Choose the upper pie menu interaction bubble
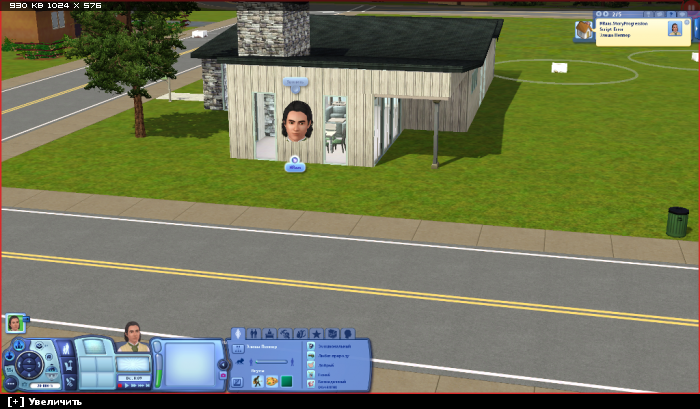The width and height of the screenshot is (700, 409). tap(294, 80)
